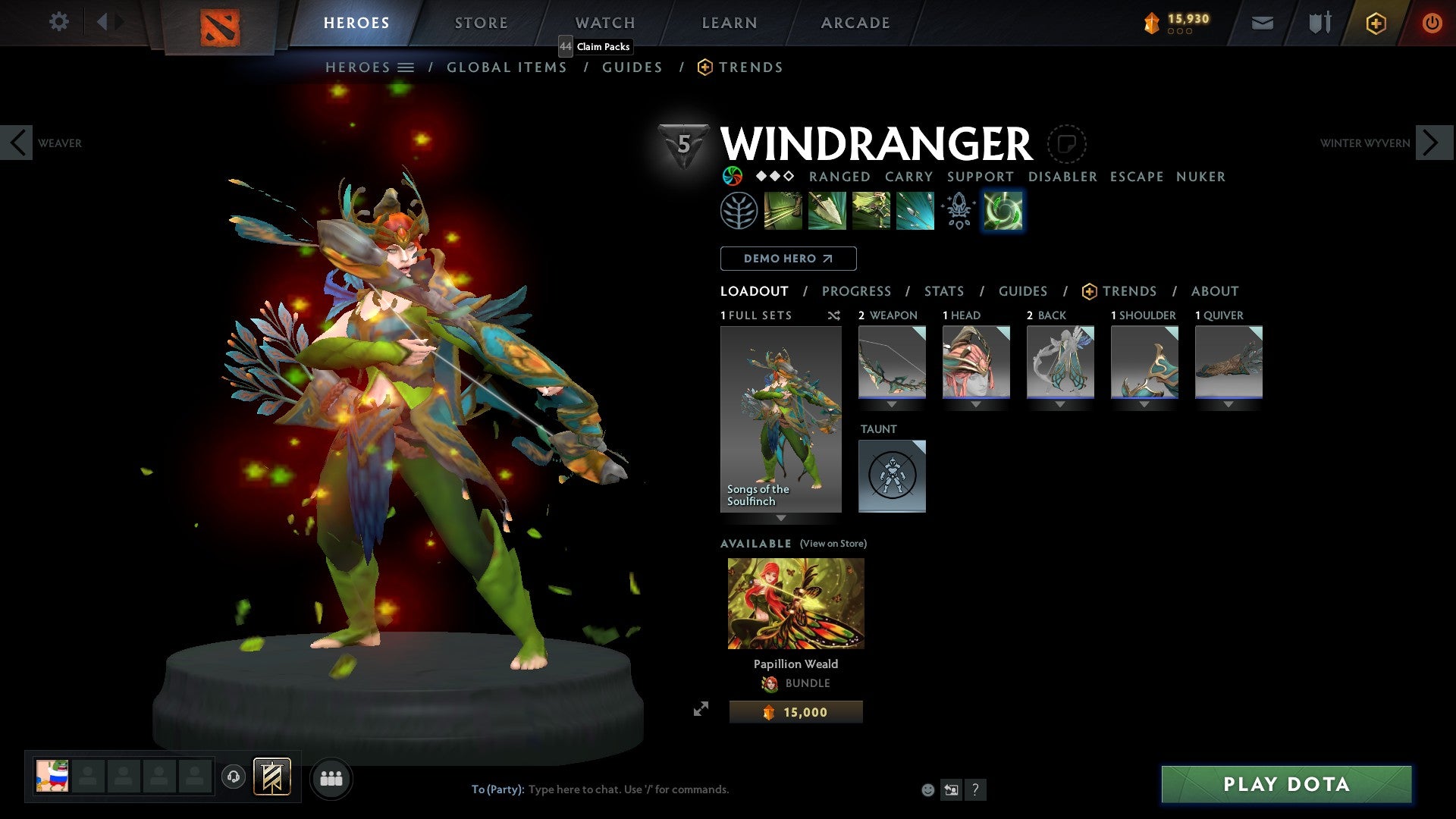Open the About tab
This screenshot has height=819, width=1456.
coord(1214,291)
